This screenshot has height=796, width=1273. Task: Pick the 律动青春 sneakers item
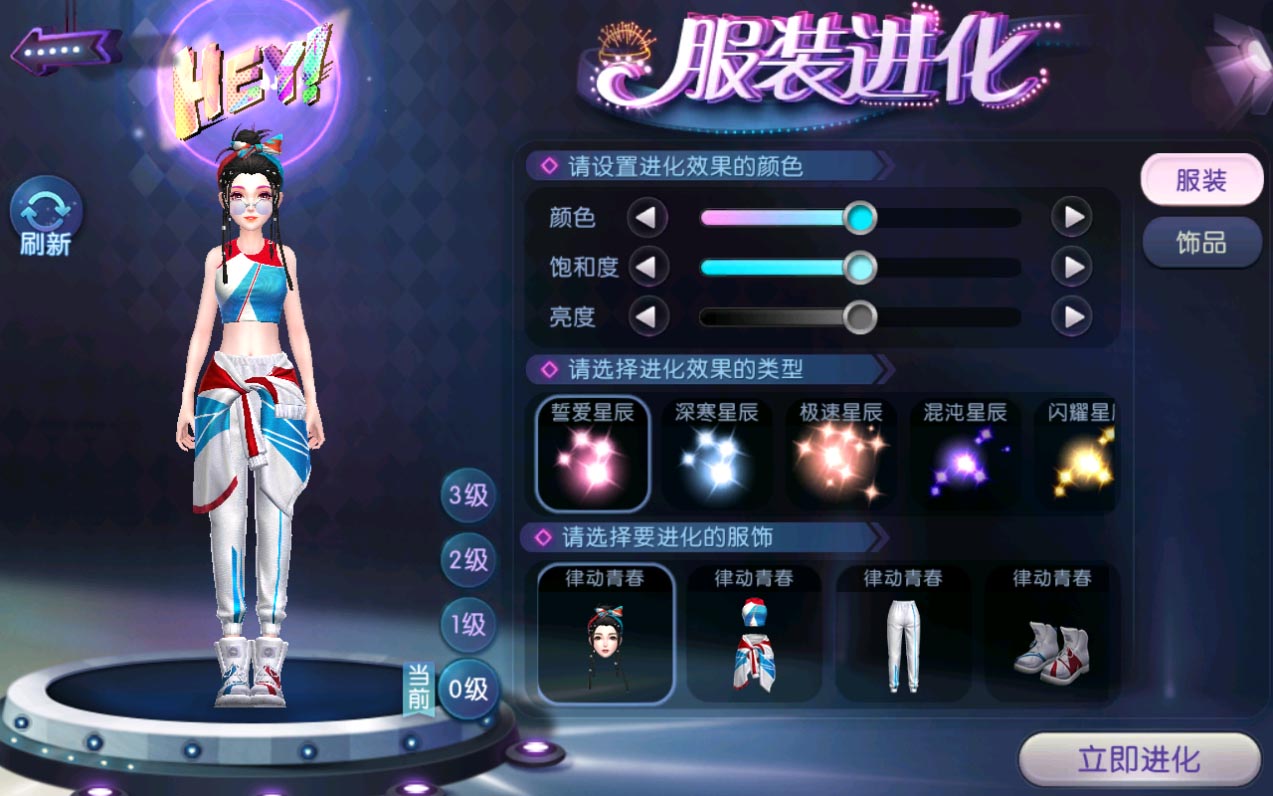click(x=1051, y=634)
